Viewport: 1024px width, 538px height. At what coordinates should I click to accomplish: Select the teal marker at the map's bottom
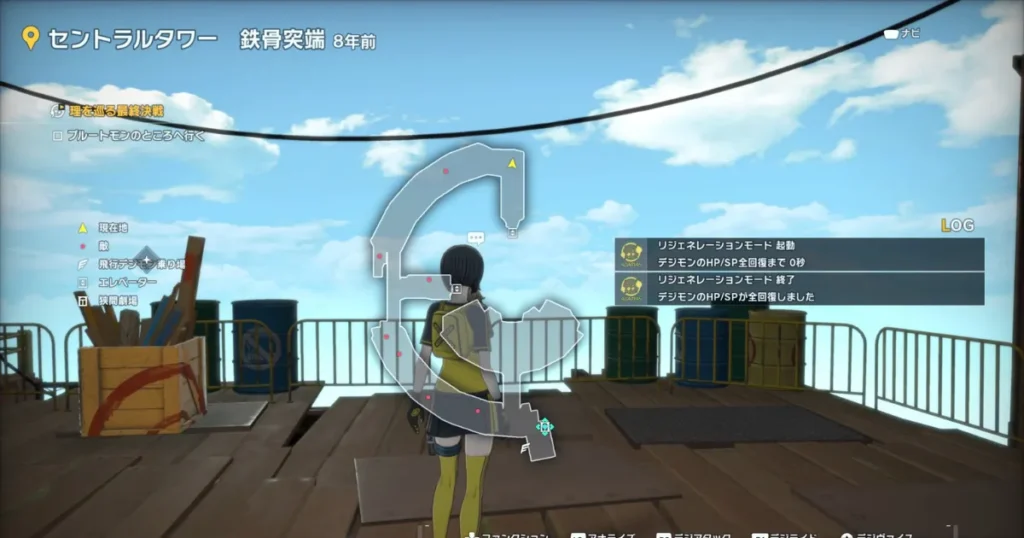click(544, 427)
